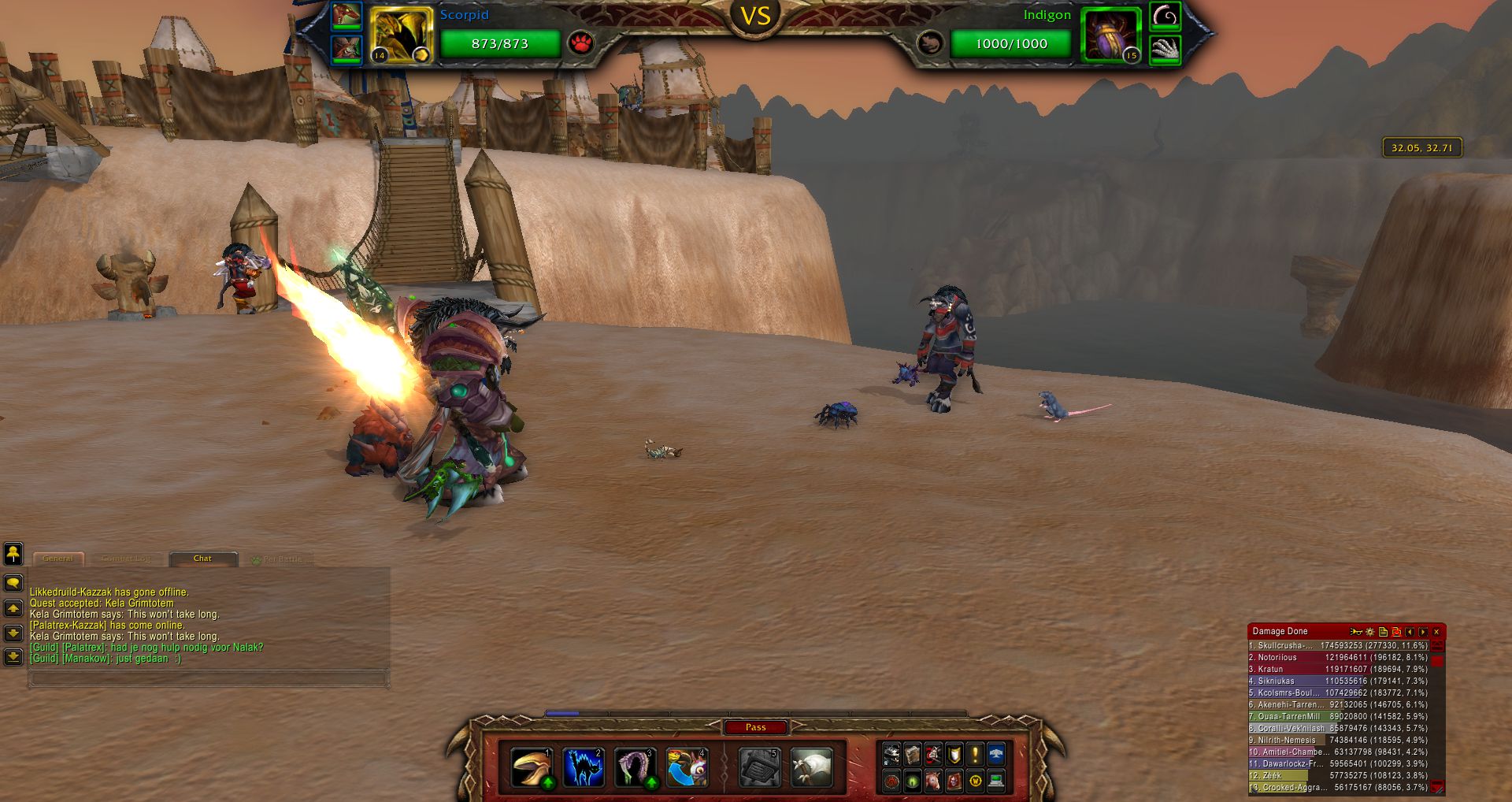Switch to the General chat tab
This screenshot has height=802, width=1512.
pyautogui.click(x=57, y=559)
